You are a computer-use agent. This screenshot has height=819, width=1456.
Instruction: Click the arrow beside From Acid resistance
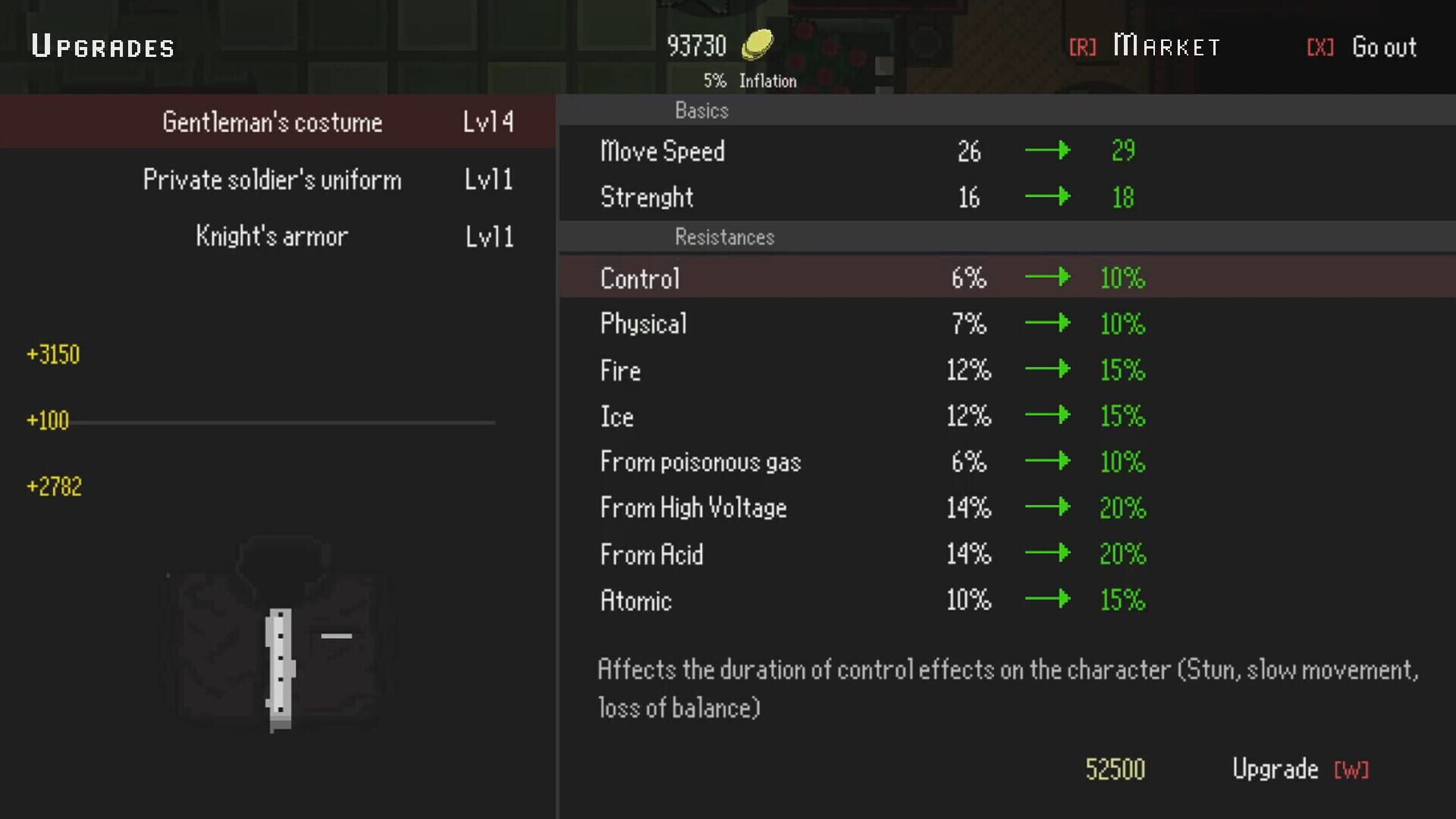point(1048,554)
